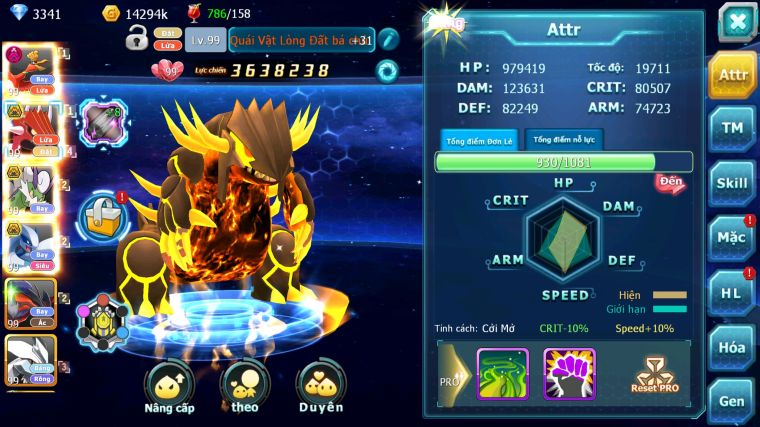
Task: Switch to the Hóa tab
Action: tap(733, 347)
